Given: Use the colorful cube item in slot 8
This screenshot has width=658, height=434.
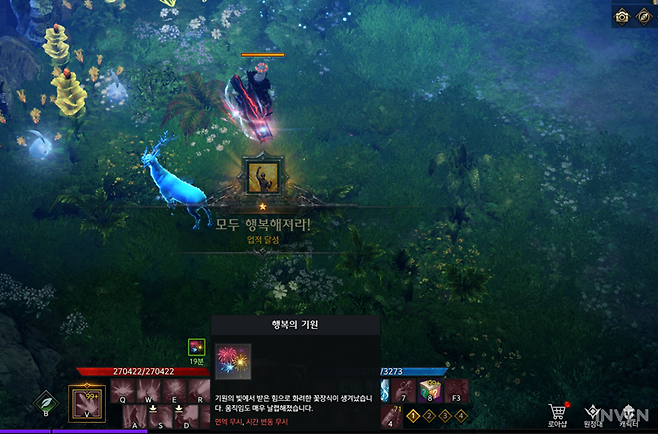Looking at the screenshot, I should click(430, 390).
